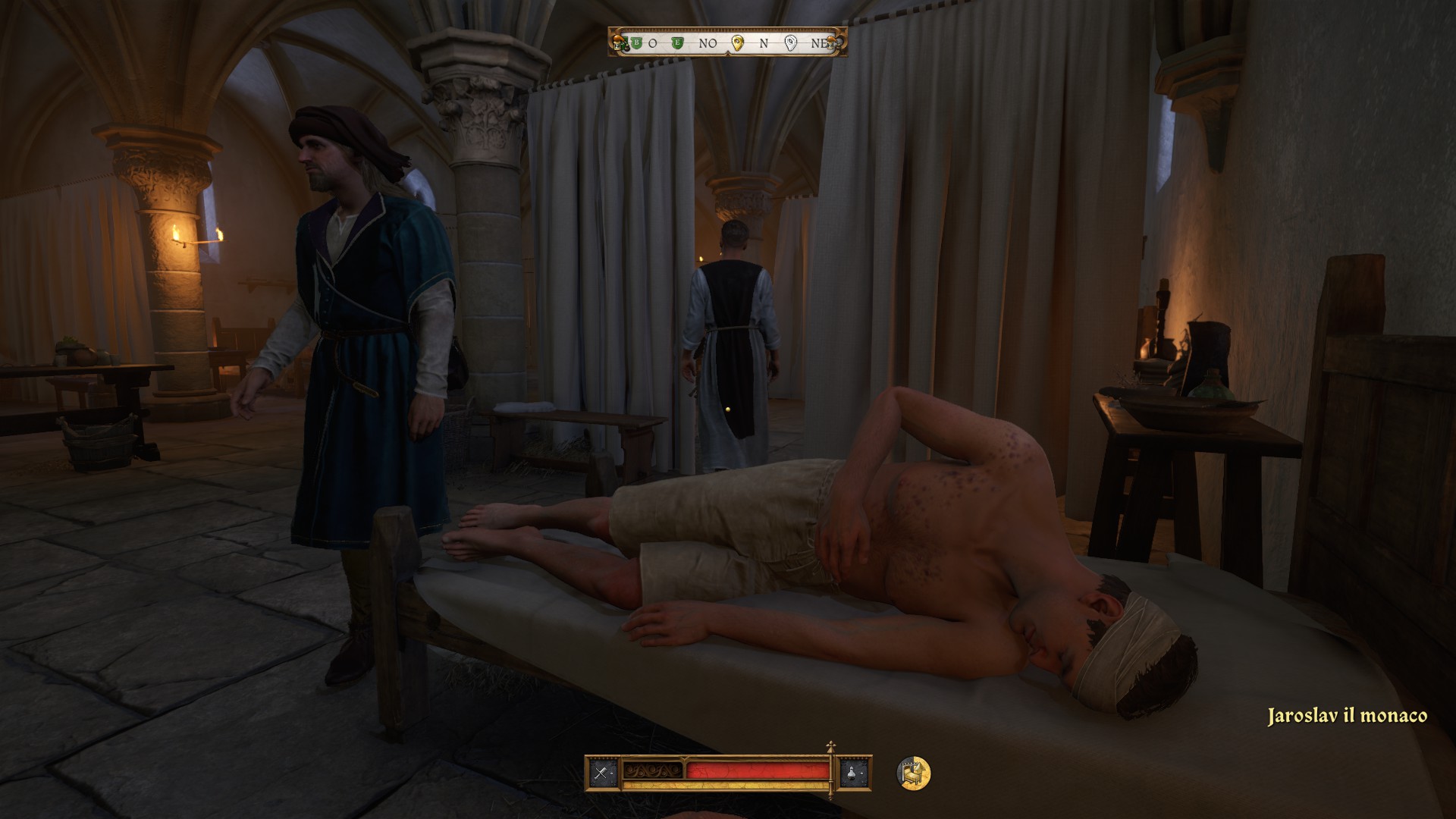Click the gold quest marker on compass

(x=736, y=43)
